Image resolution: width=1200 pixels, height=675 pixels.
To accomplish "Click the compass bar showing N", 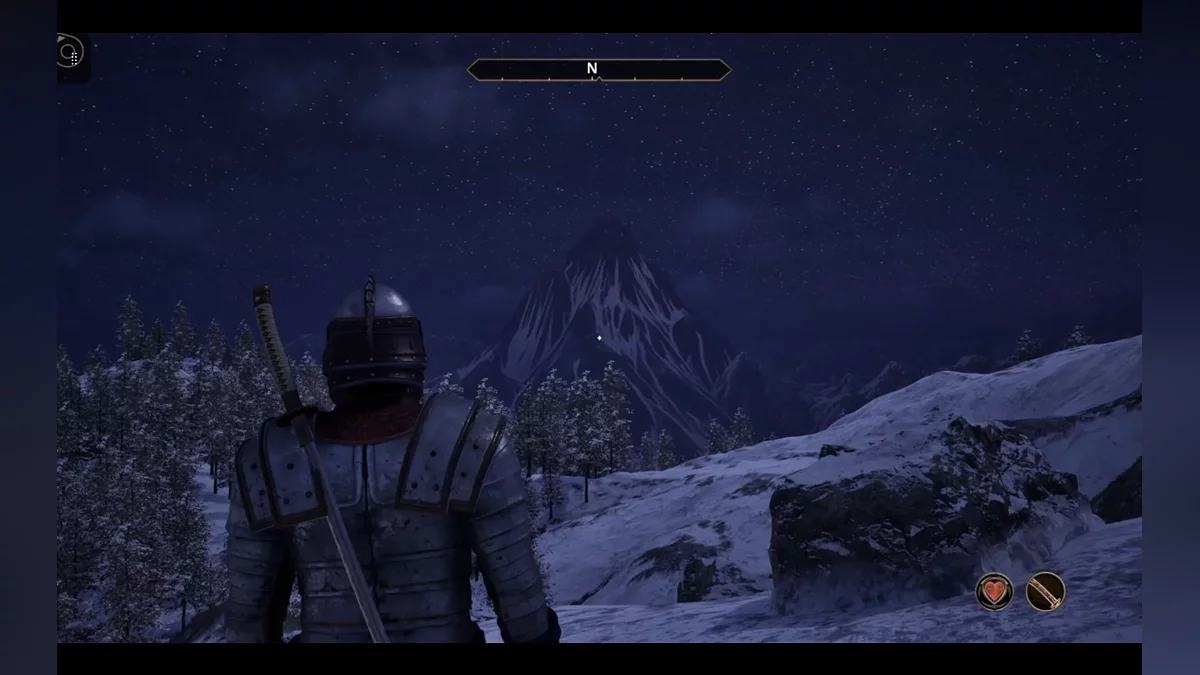I will (599, 70).
